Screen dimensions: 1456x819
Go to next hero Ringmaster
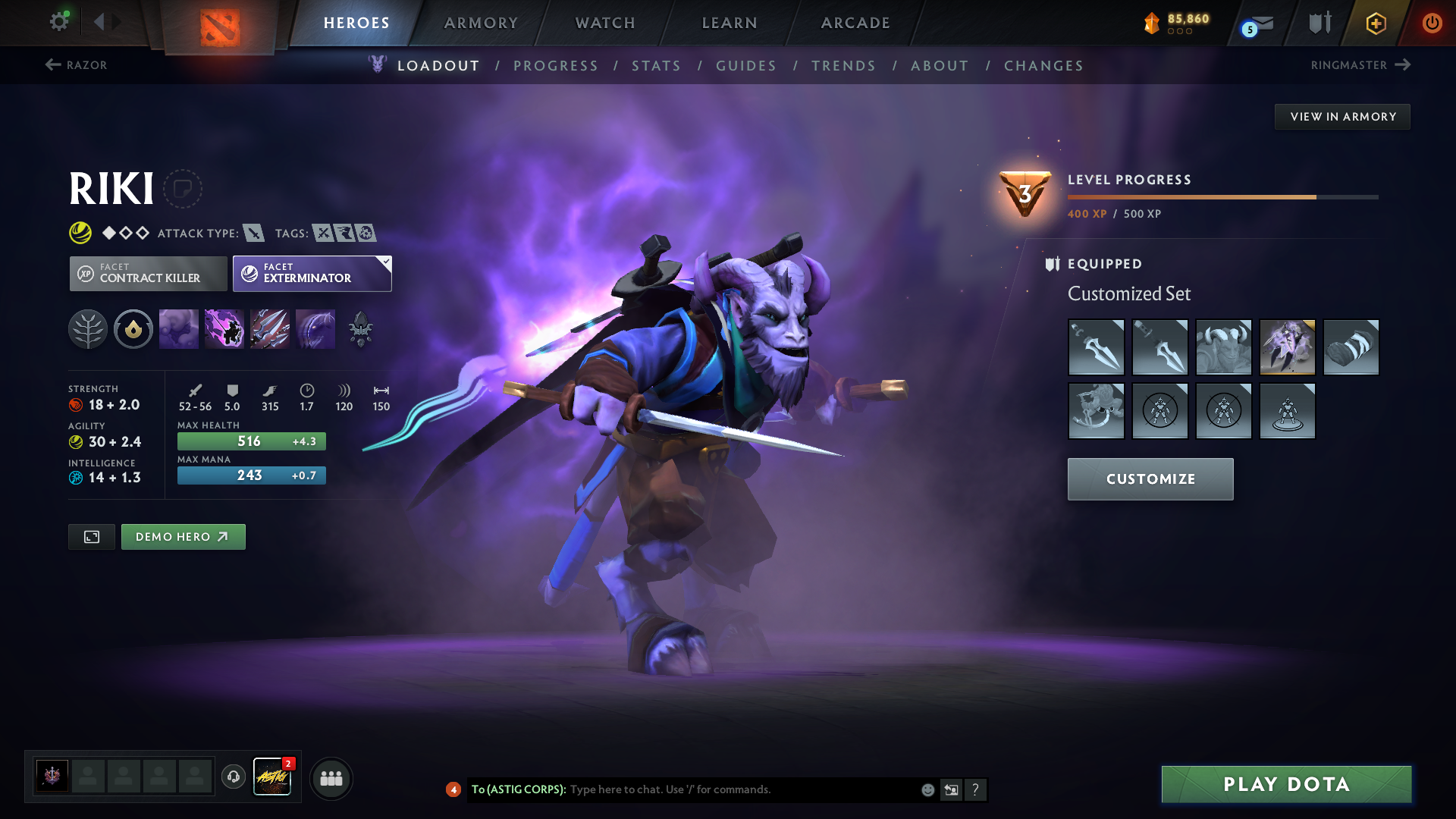coord(1360,65)
